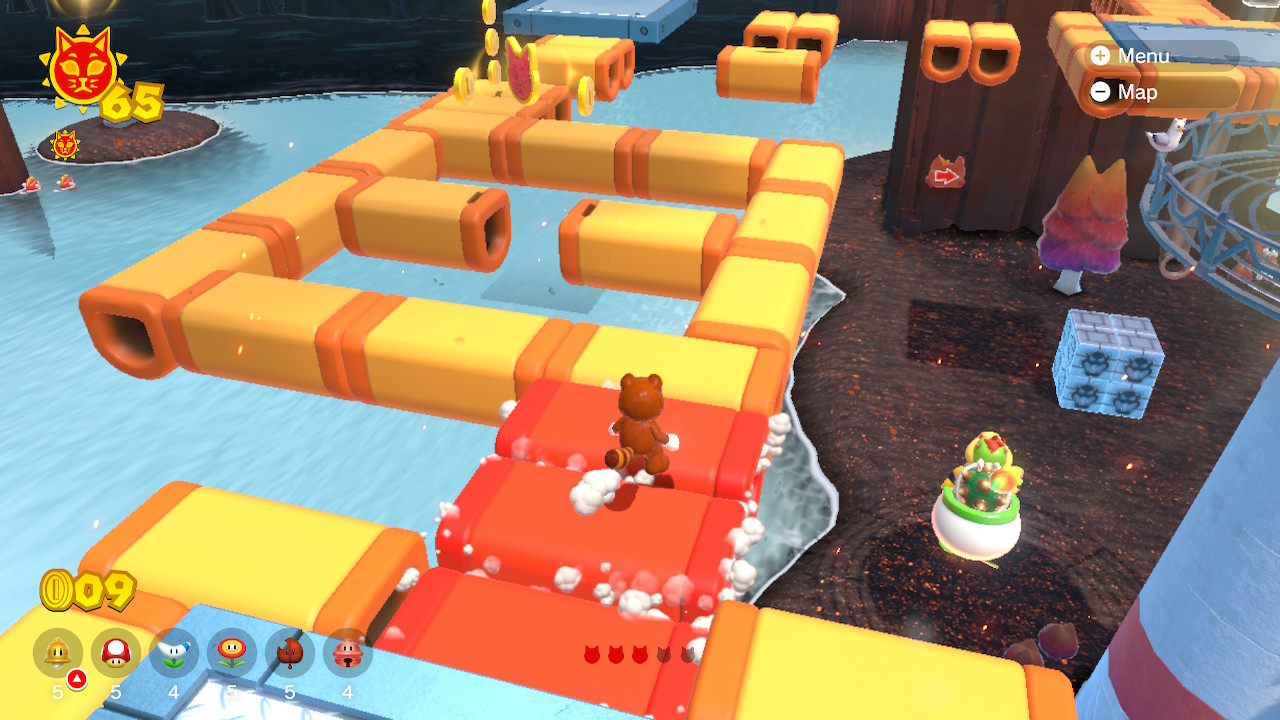1280x720 pixels.
Task: Choose the red Super Mushroom item
Action: pyautogui.click(x=116, y=653)
